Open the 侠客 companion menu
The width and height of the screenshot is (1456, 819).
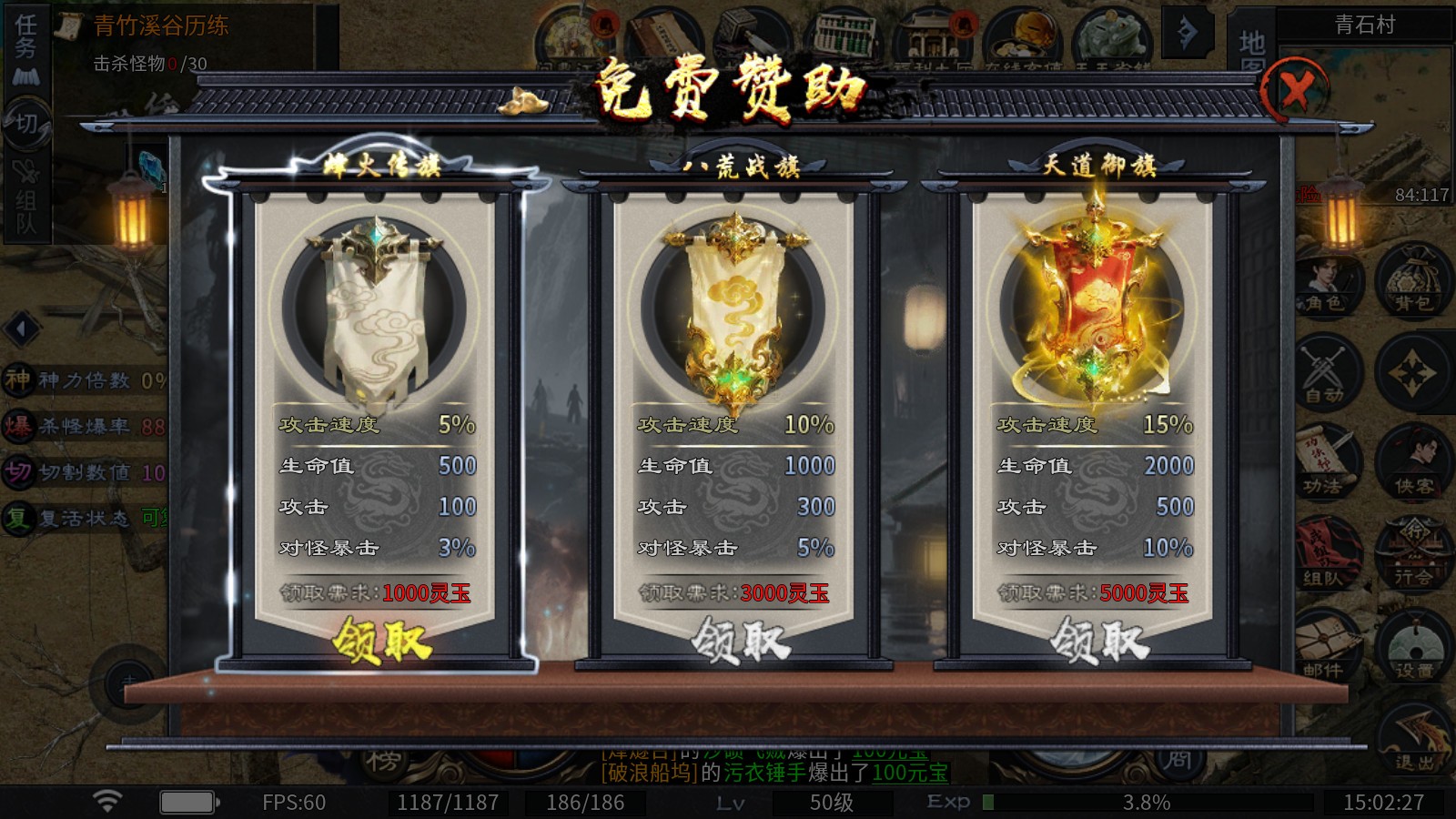click(1412, 464)
